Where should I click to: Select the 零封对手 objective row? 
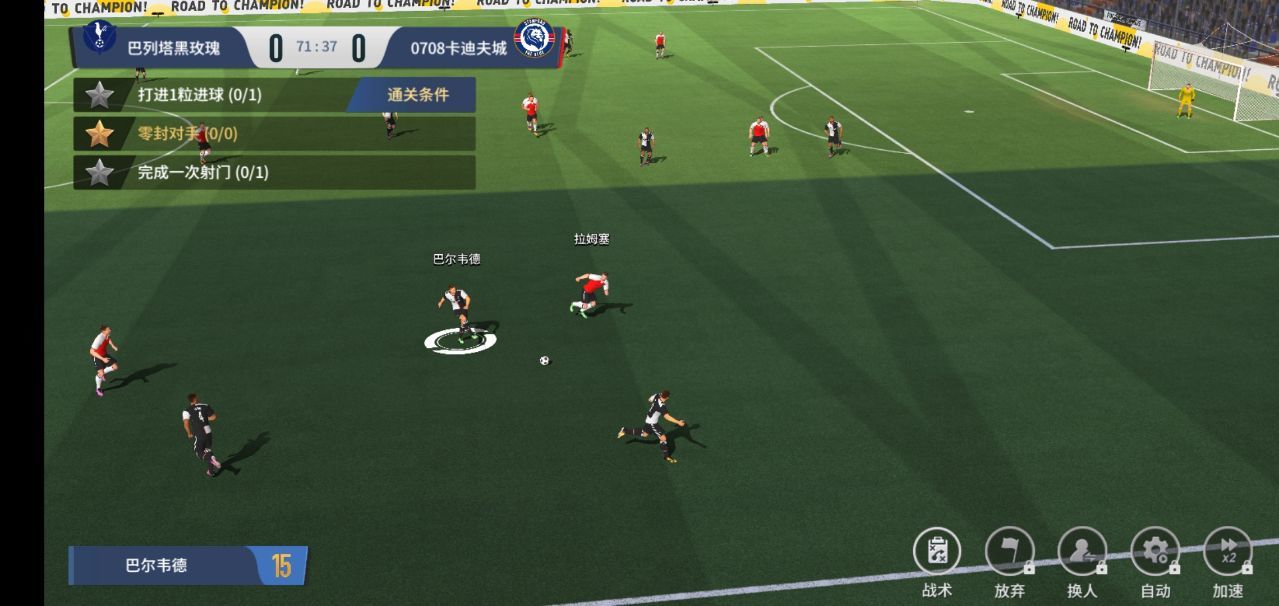pyautogui.click(x=273, y=133)
